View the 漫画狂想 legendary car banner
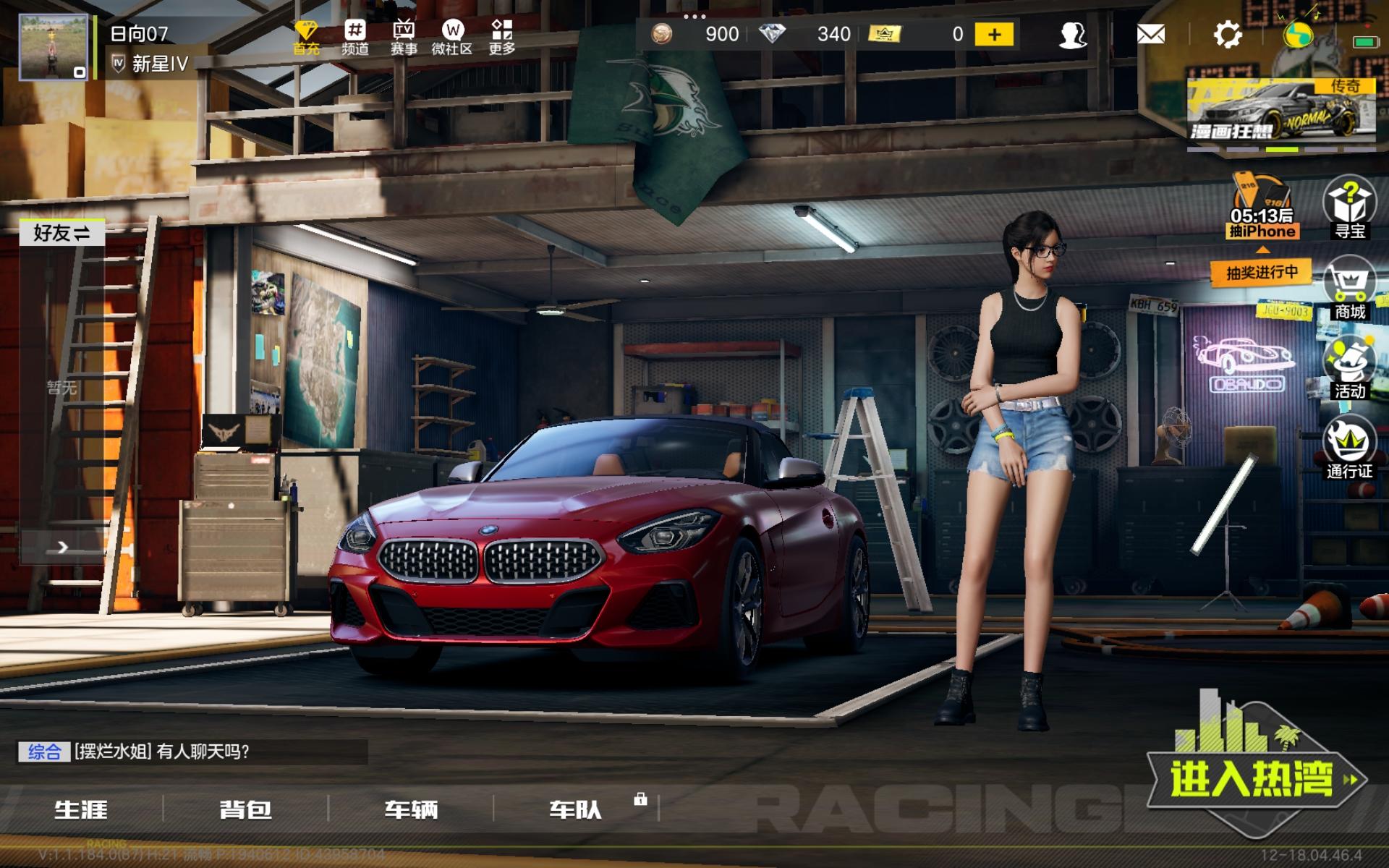 pyautogui.click(x=1280, y=112)
